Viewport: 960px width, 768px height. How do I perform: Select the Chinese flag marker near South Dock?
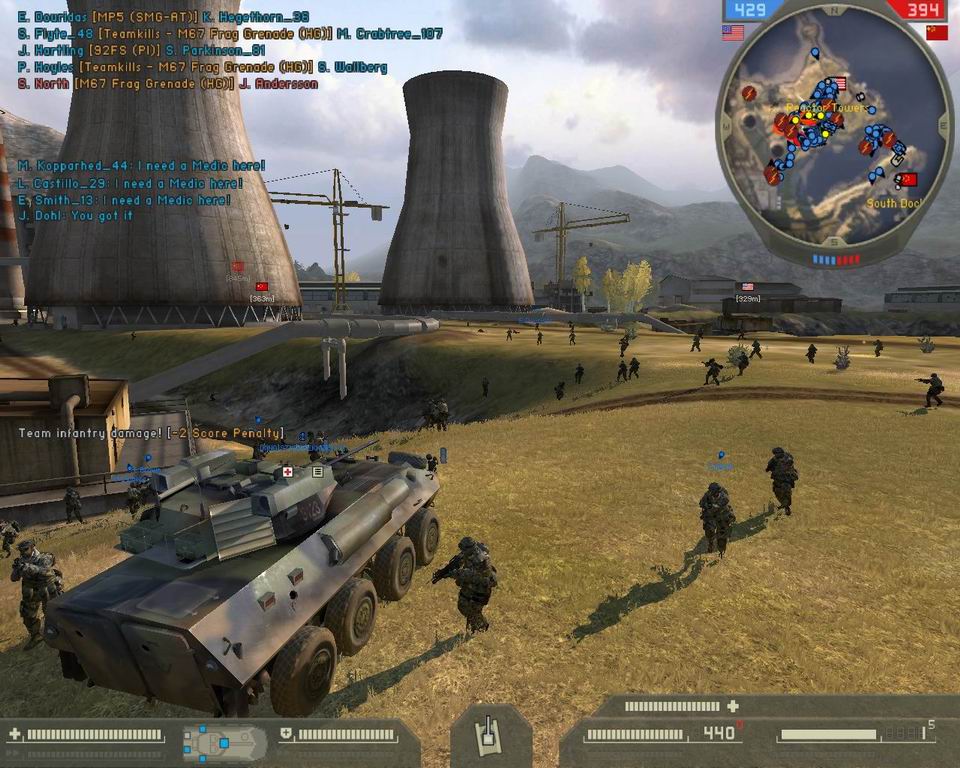908,180
